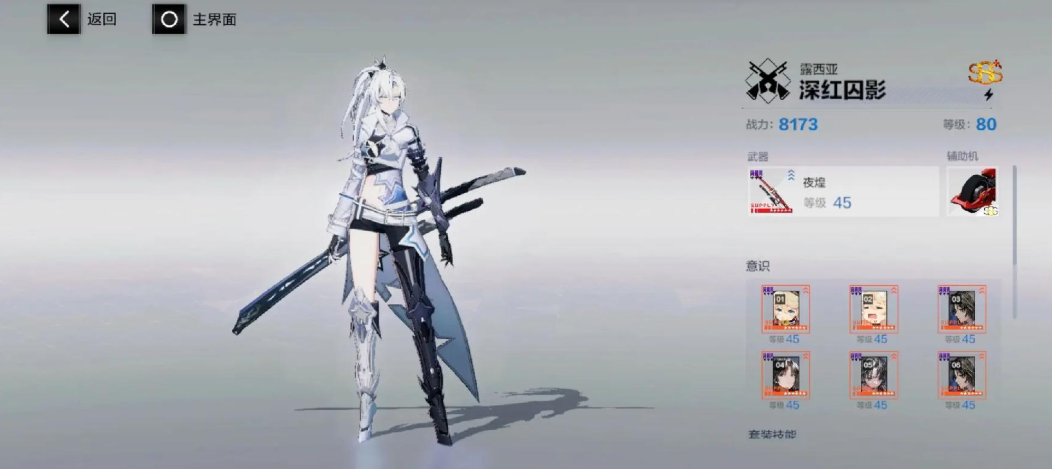The image size is (1052, 469).
Task: Open memory slot 06
Action: [x=961, y=375]
